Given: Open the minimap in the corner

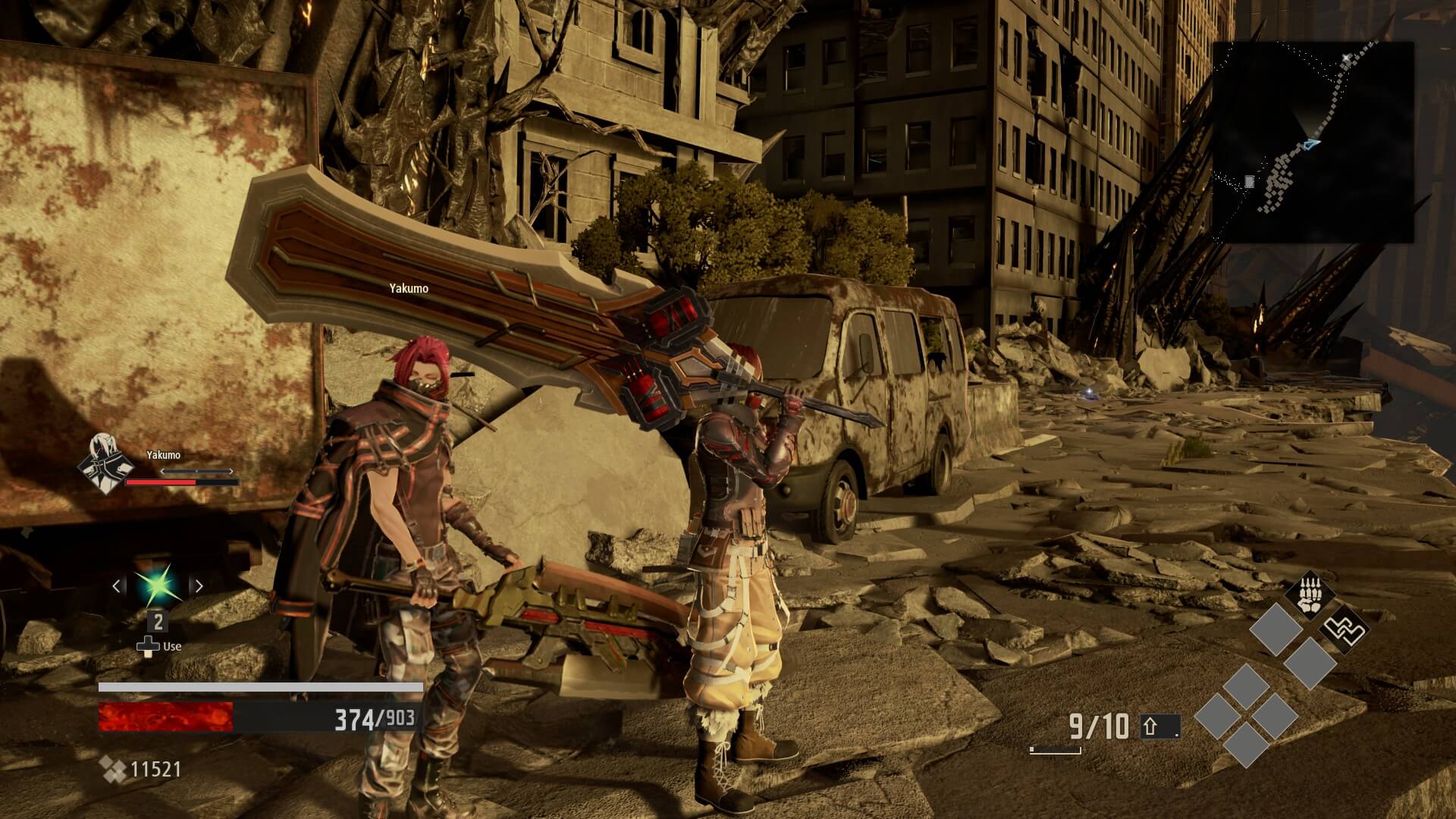Looking at the screenshot, I should point(1313,142).
